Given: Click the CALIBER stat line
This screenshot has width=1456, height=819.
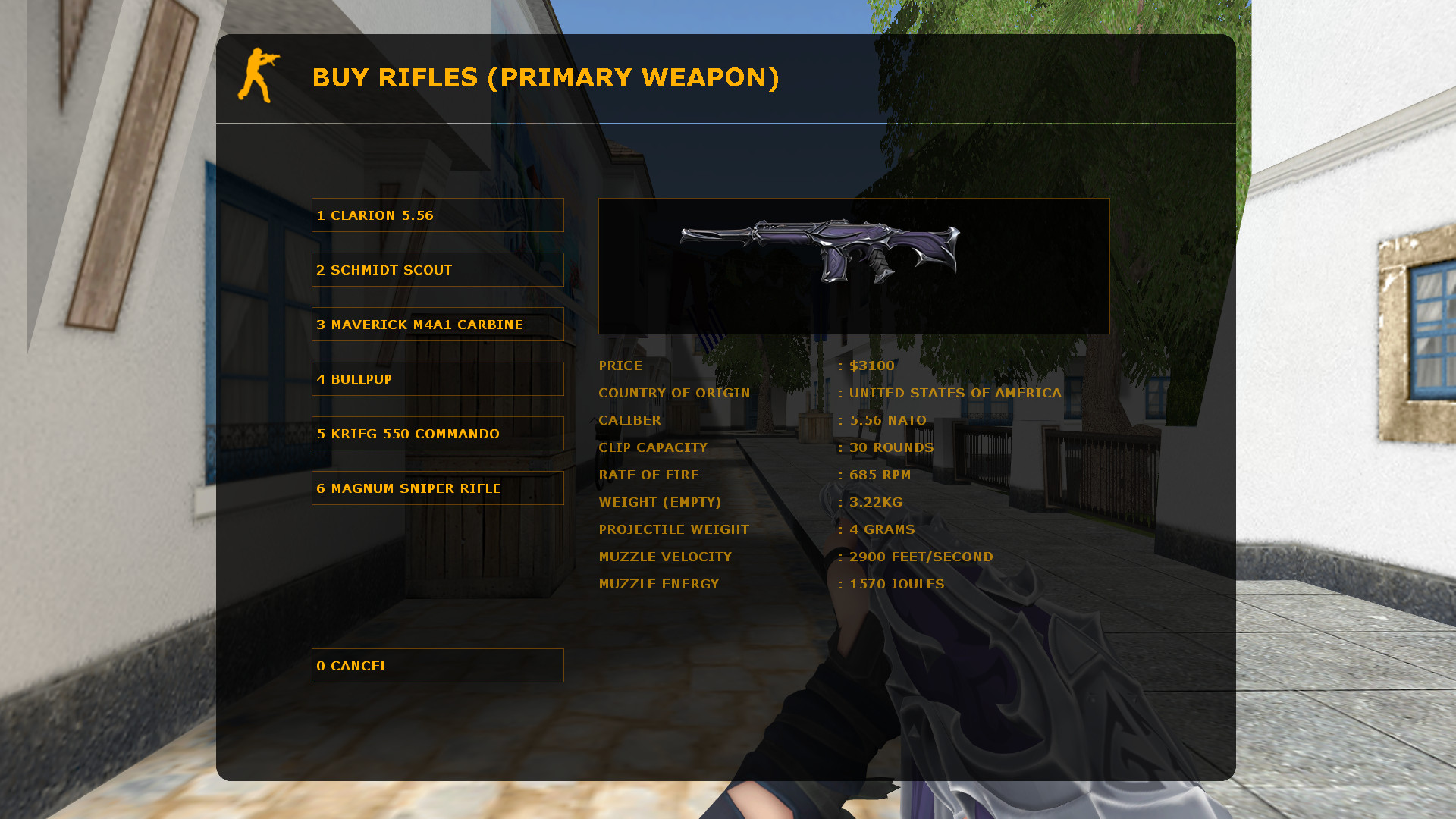Looking at the screenshot, I should (x=630, y=420).
